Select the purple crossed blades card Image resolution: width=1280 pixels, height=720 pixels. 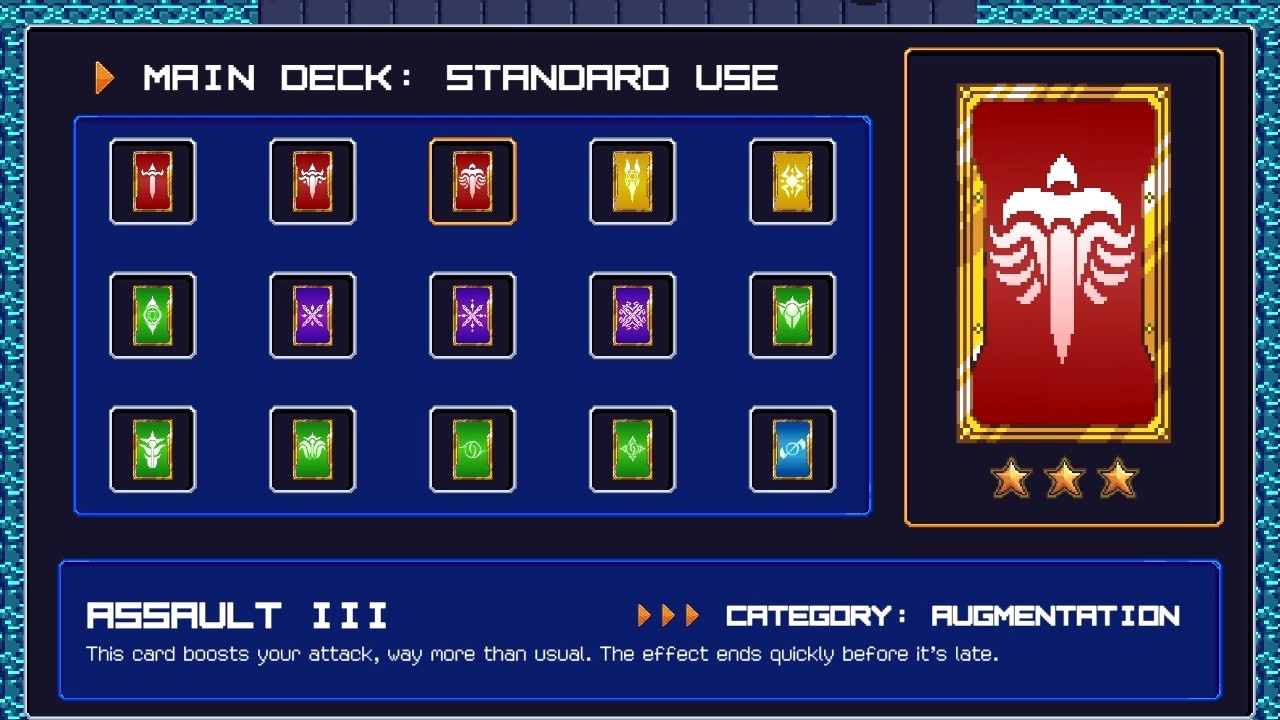[x=312, y=316]
